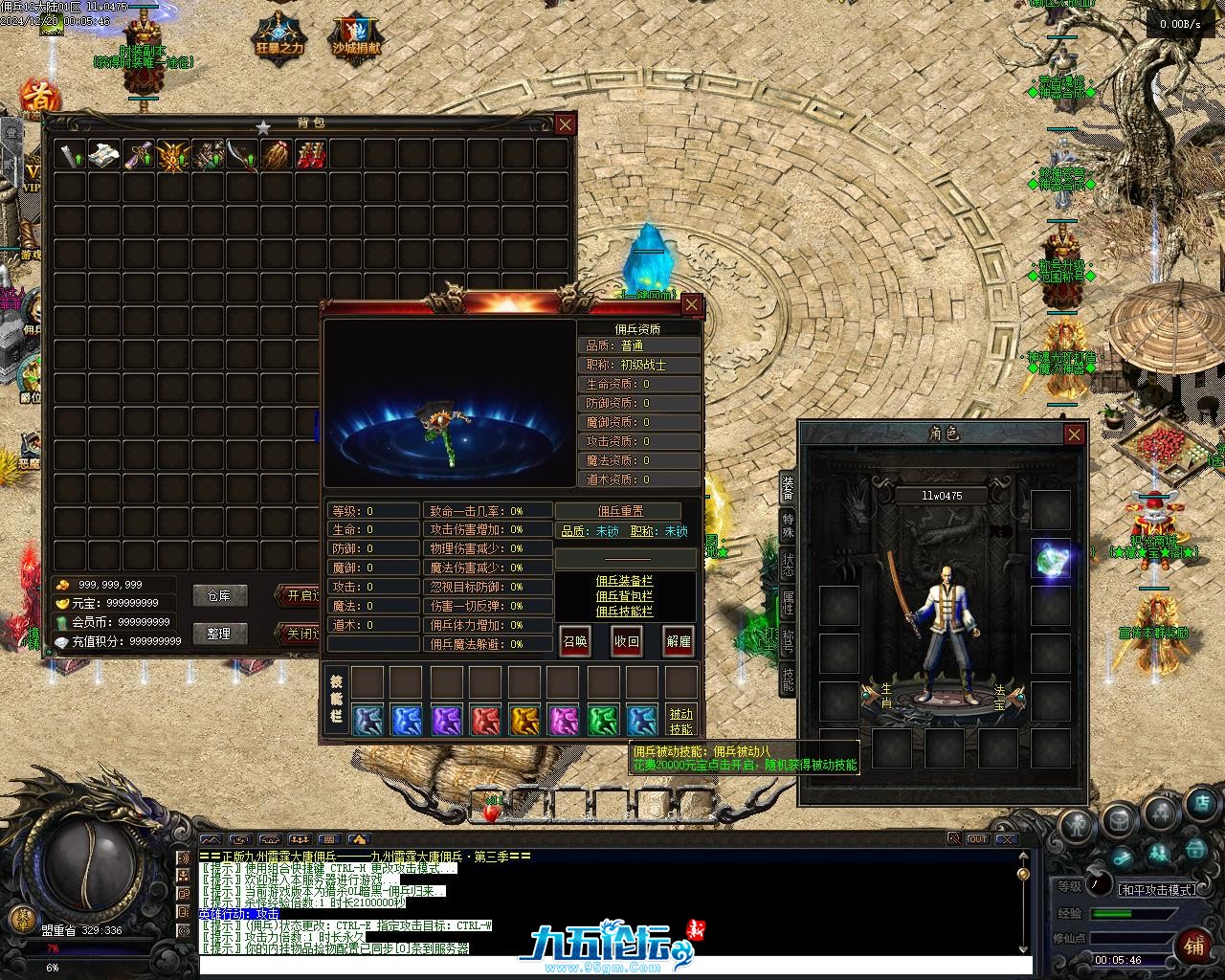Switch to the 属性 attributes tab
1225x980 pixels.
coord(788,603)
